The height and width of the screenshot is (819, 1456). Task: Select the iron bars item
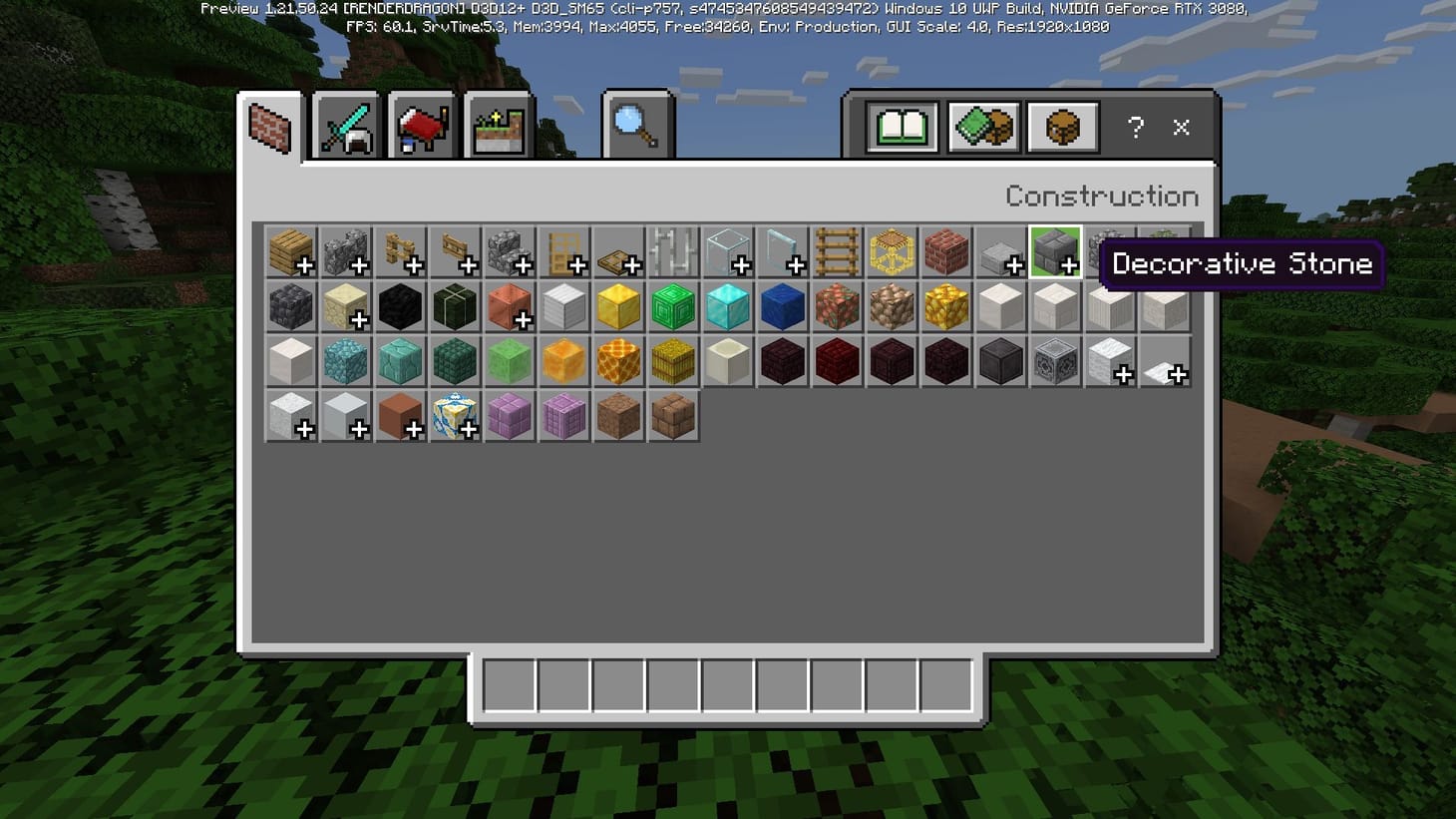[x=673, y=251]
